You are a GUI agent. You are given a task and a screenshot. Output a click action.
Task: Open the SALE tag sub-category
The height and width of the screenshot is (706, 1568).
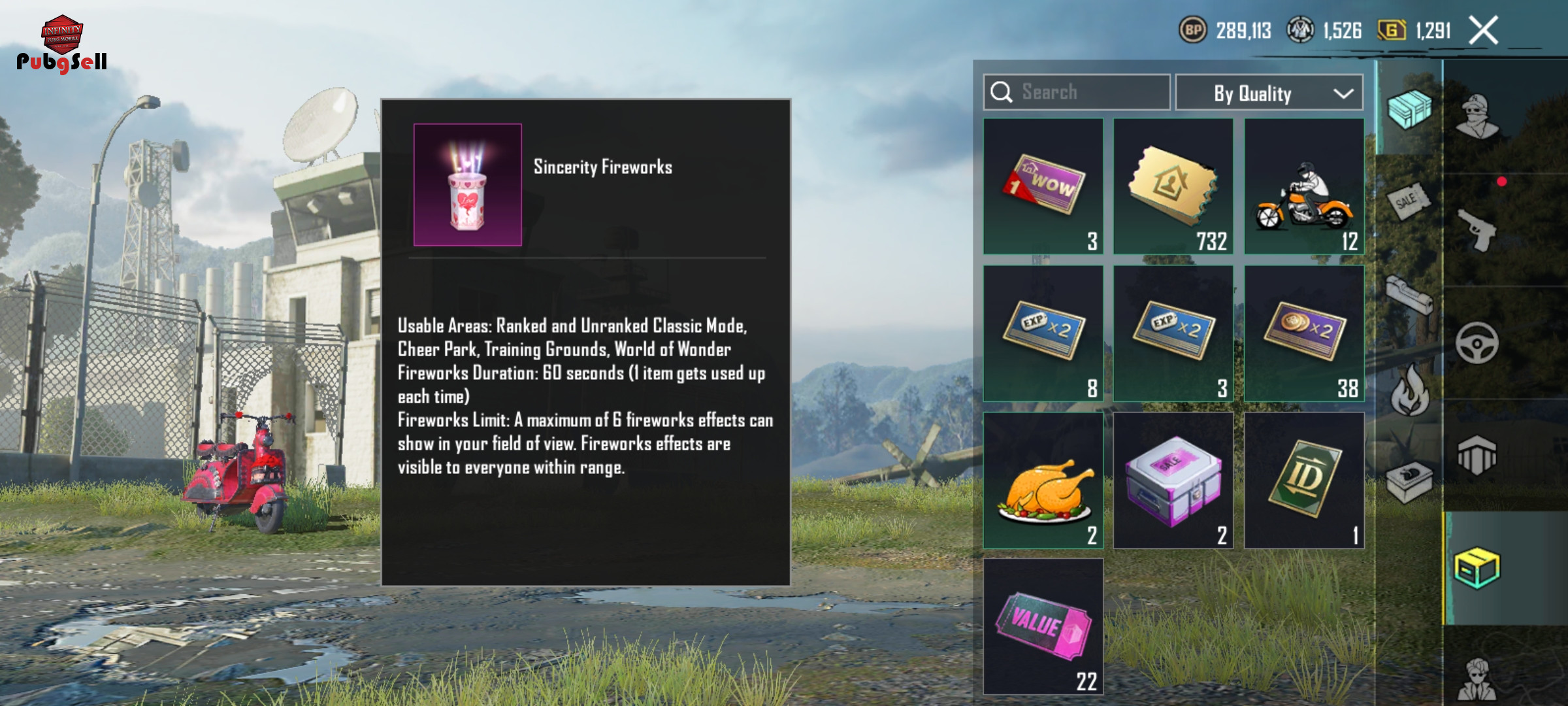click(x=1408, y=201)
